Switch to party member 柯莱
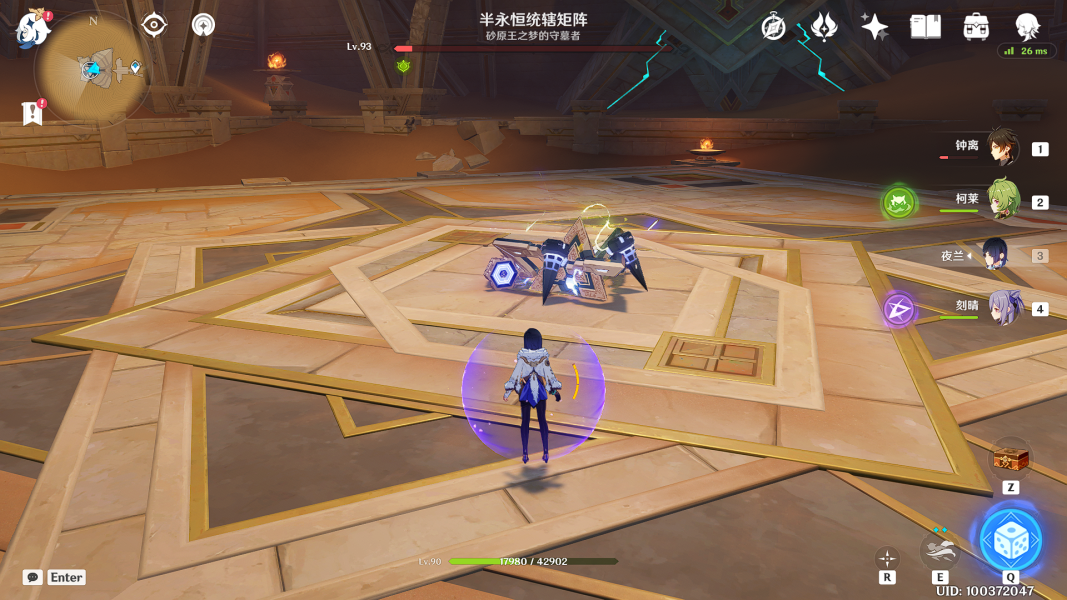This screenshot has height=600, width=1067. click(x=1003, y=200)
